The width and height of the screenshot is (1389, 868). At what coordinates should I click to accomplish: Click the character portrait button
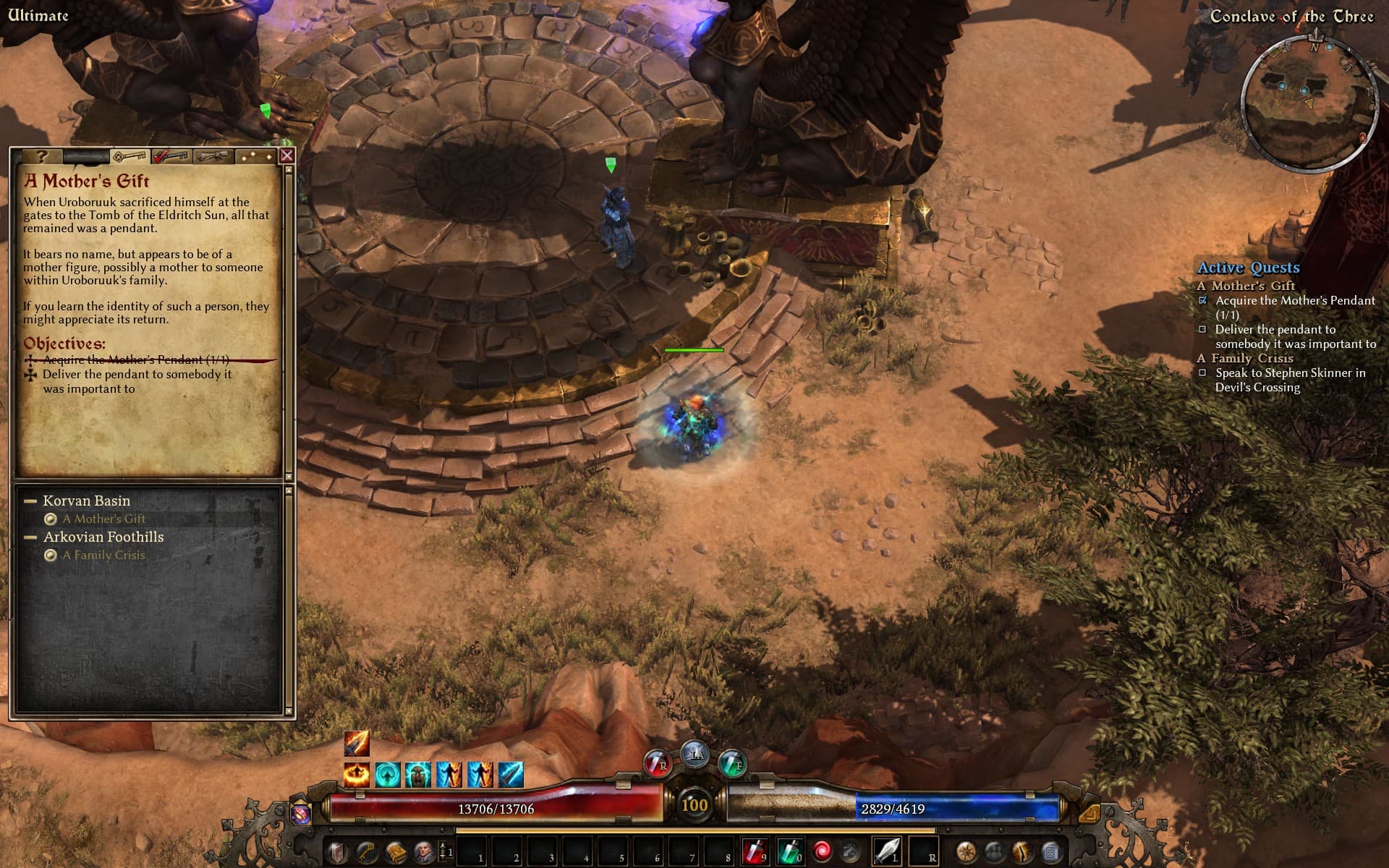pos(425,851)
